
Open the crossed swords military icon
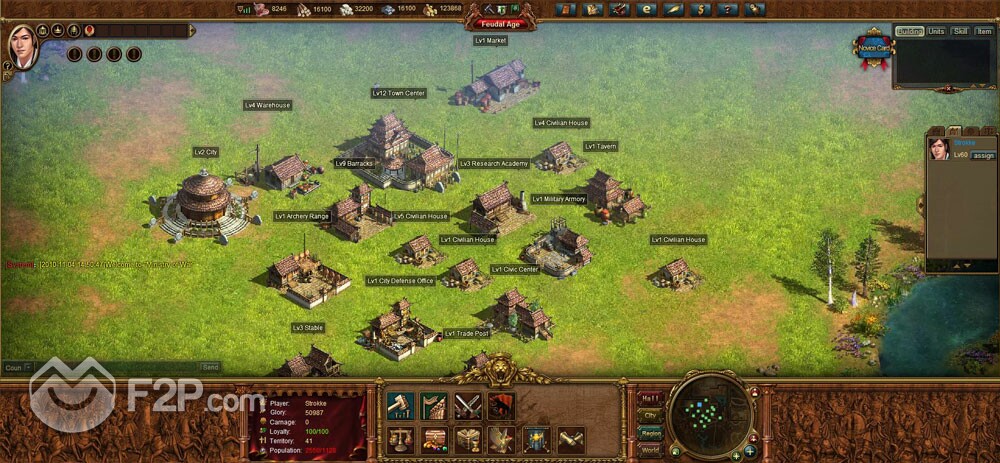[468, 405]
